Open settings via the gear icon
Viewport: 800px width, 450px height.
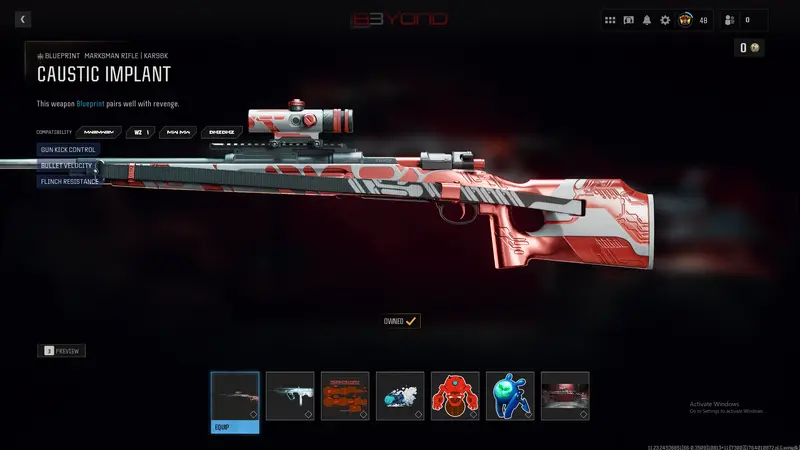665,20
